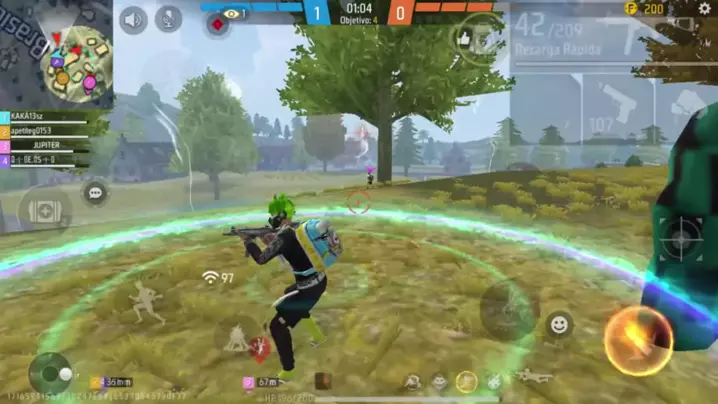
Task: Tap the crouch kneeling figure button
Action: click(238, 338)
